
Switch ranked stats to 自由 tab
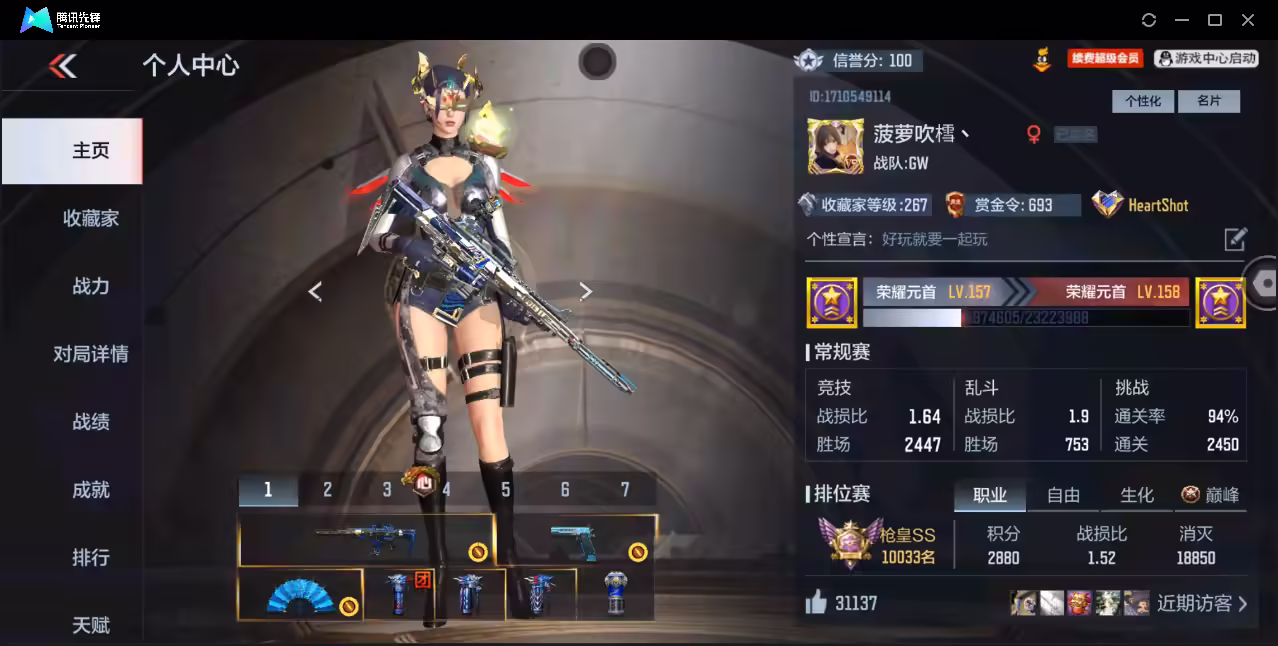pyautogui.click(x=1063, y=495)
